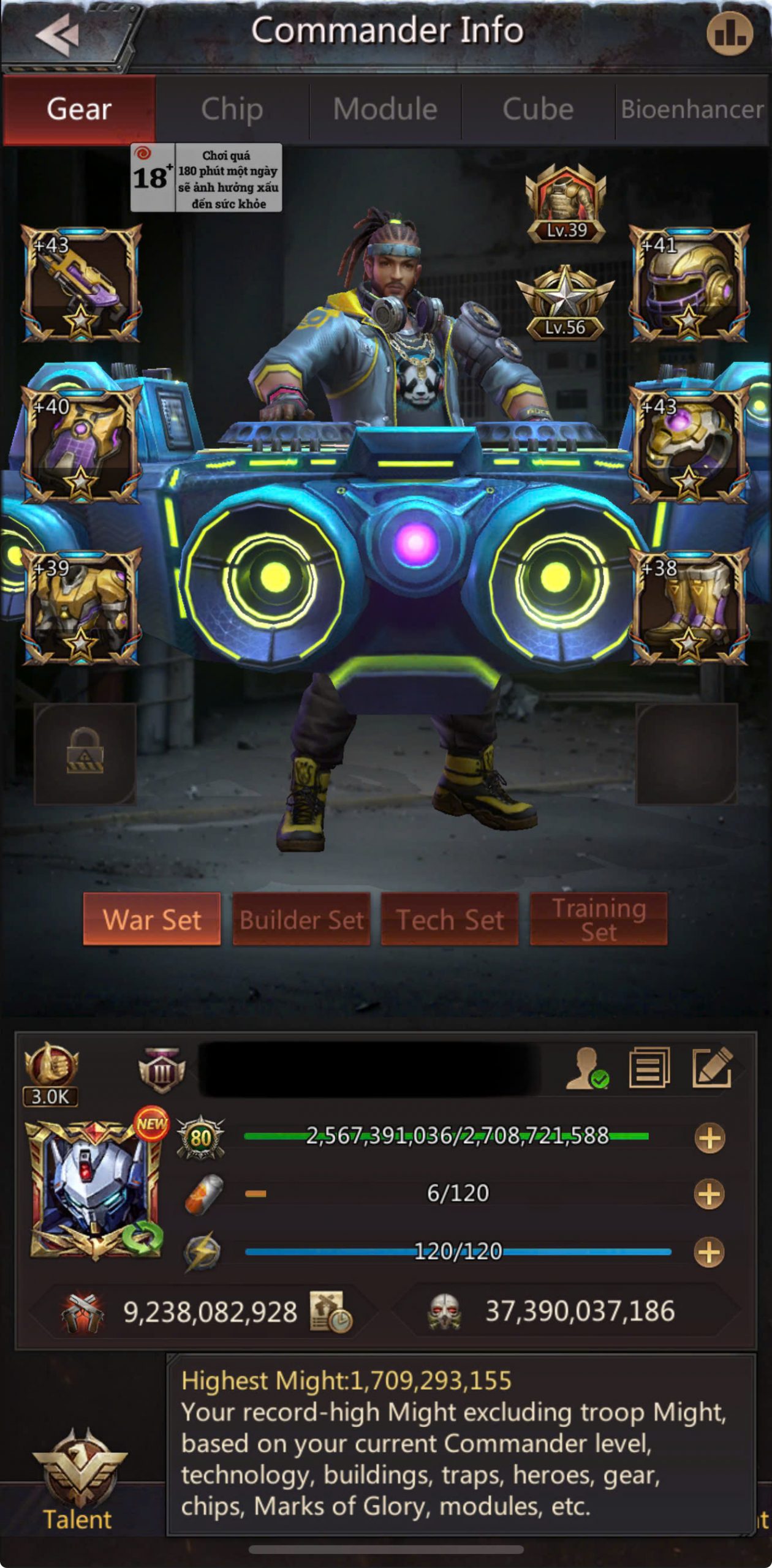Change the robot commander avatar
Screen dimensions: 772x1568
click(96, 1189)
